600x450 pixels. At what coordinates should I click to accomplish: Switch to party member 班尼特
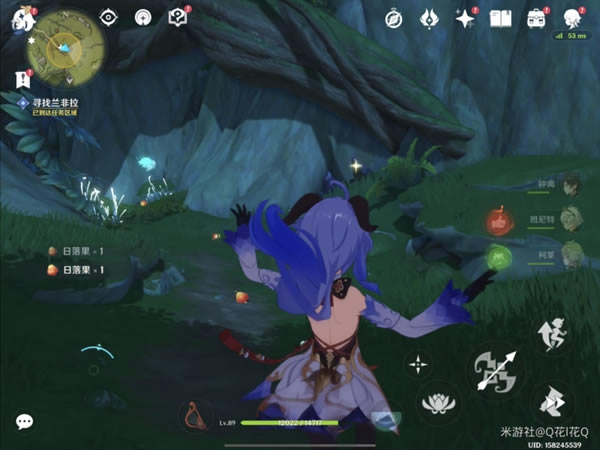click(571, 220)
